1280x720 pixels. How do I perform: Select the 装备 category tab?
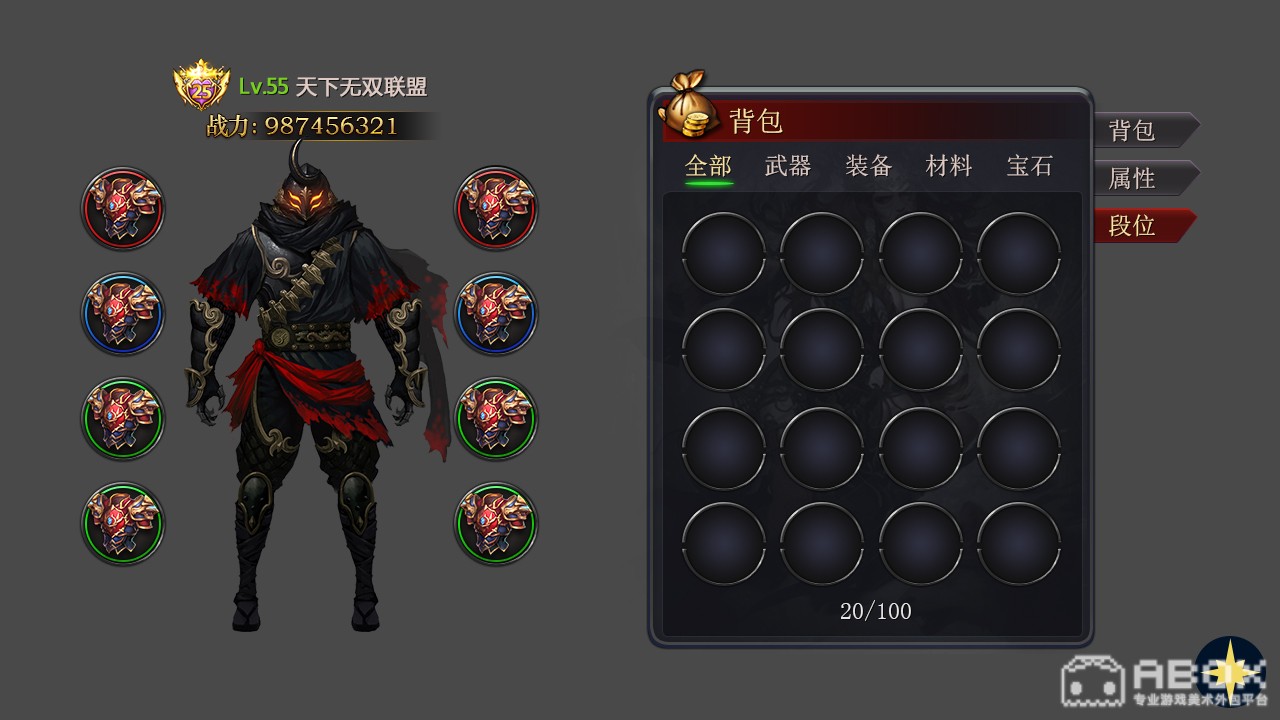point(868,166)
